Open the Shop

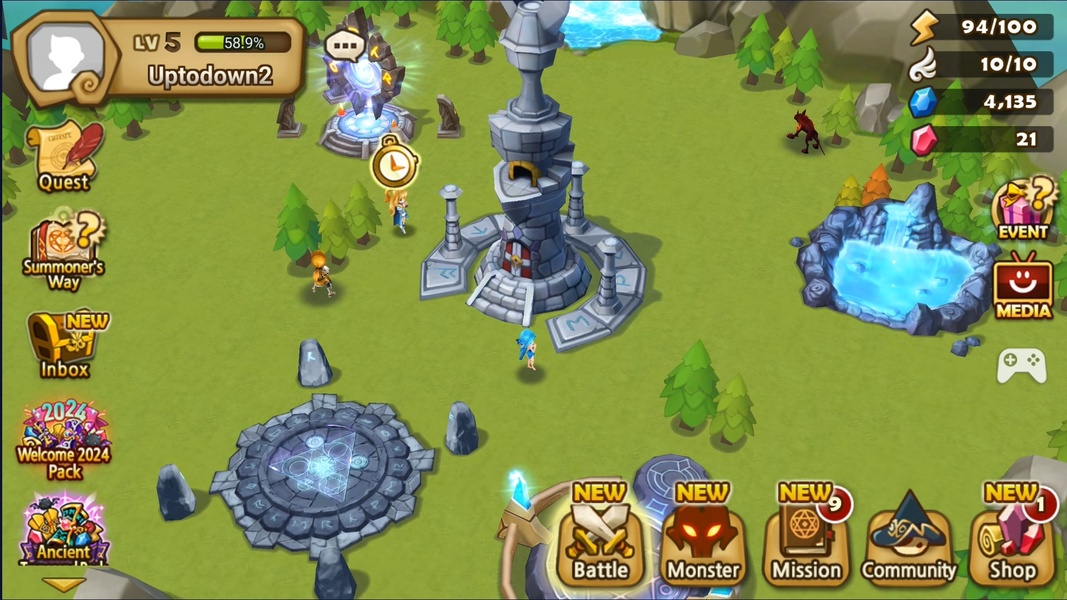point(1012,540)
